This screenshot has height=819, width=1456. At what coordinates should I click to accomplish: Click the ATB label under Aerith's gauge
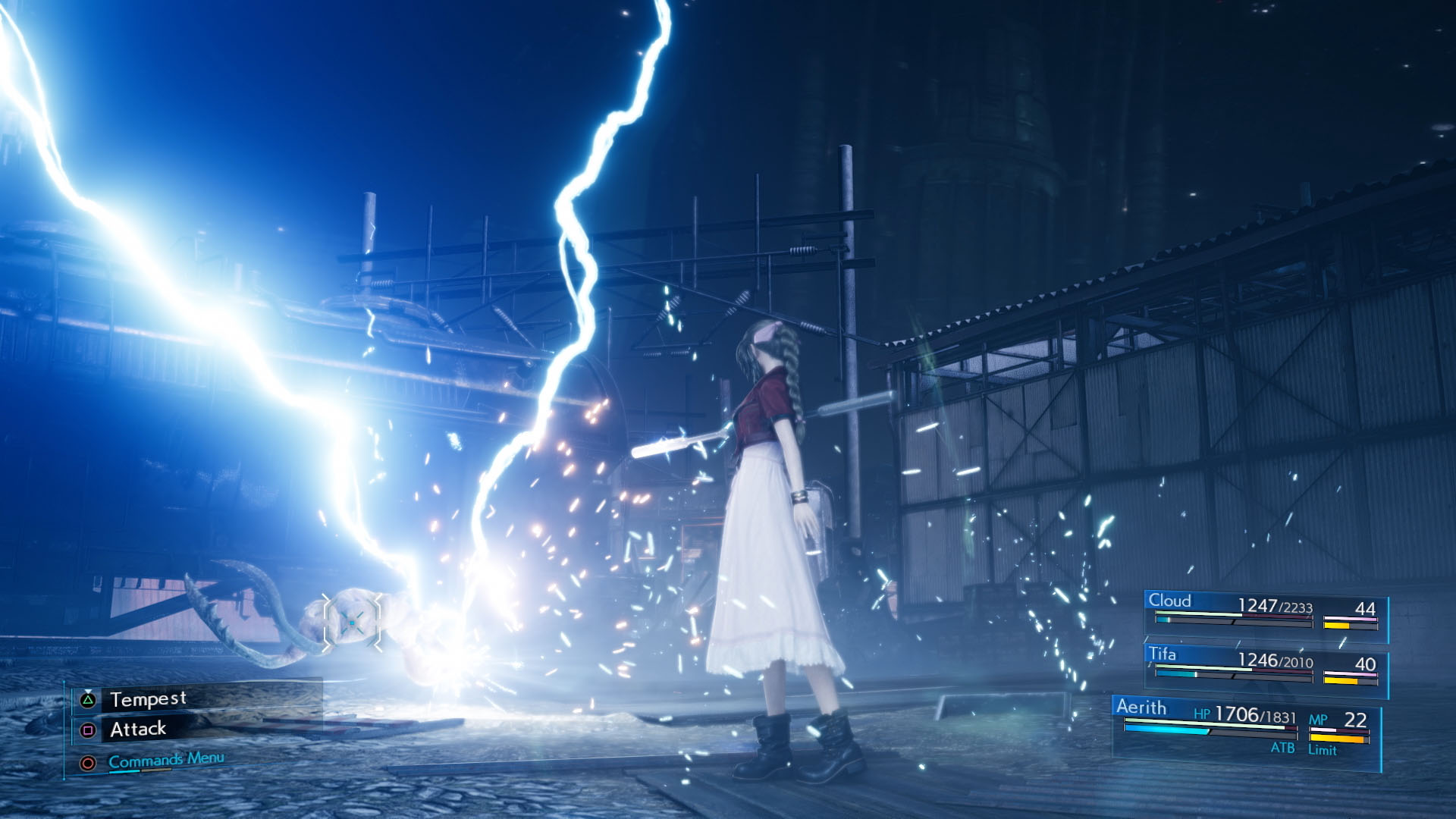tap(1284, 748)
